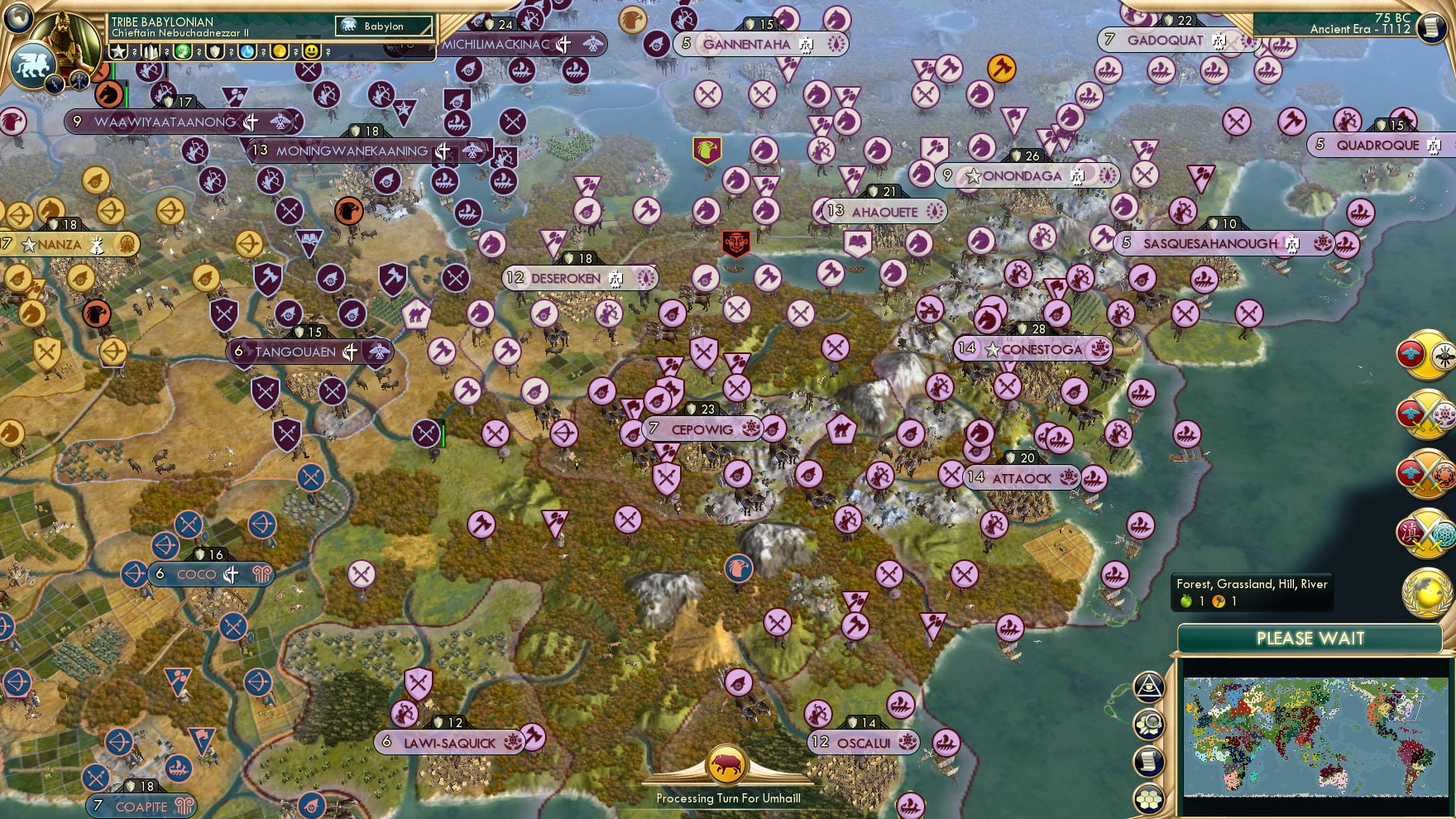Screen dimensions: 1456x819
Task: Open the social policies star icon
Action: [x=118, y=51]
